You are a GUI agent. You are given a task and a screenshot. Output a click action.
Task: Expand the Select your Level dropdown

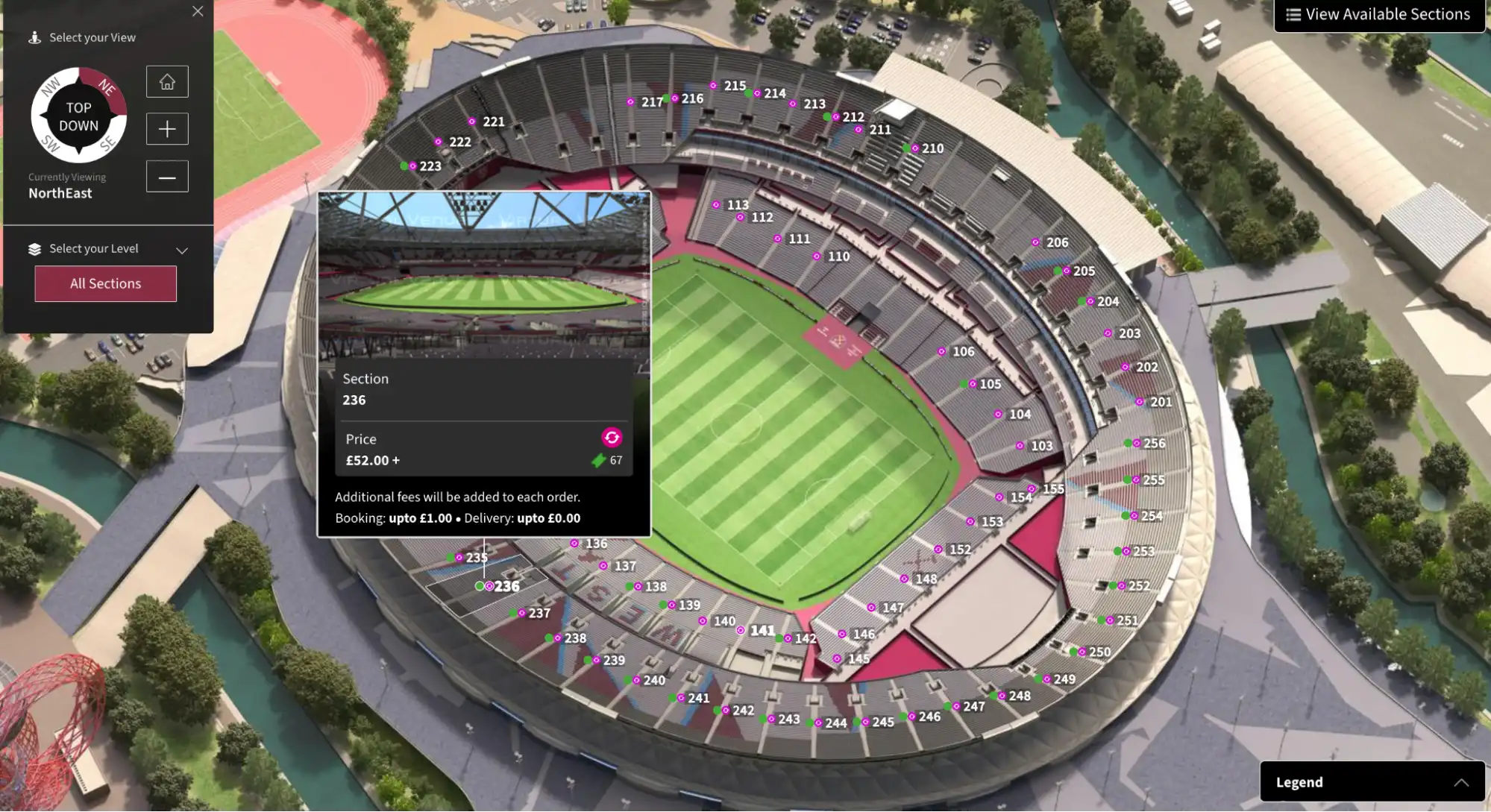182,250
